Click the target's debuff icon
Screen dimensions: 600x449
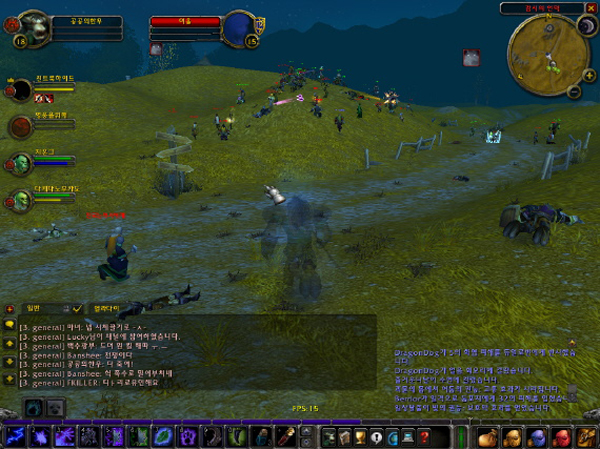click(156, 47)
